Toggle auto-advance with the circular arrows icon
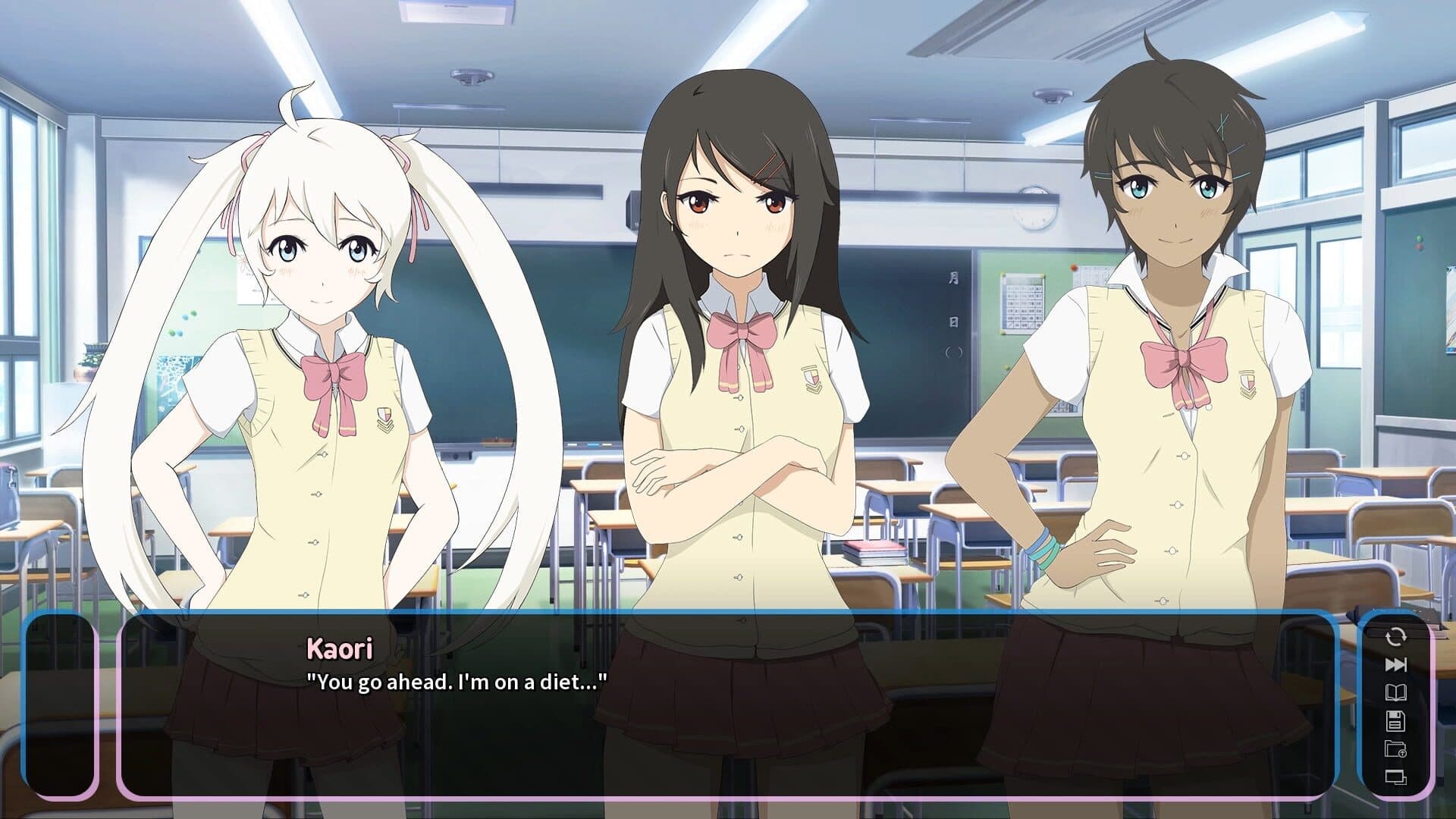This screenshot has width=1456, height=819. (x=1395, y=637)
